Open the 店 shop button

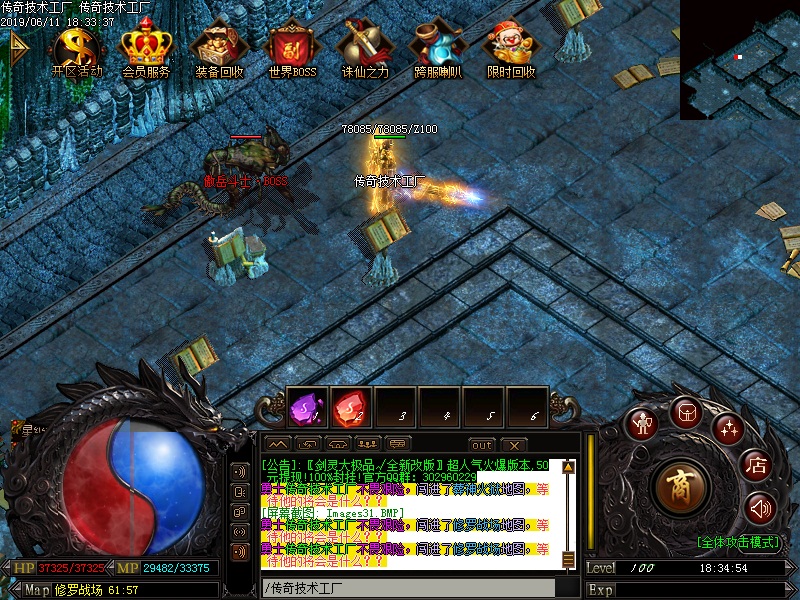756,465
